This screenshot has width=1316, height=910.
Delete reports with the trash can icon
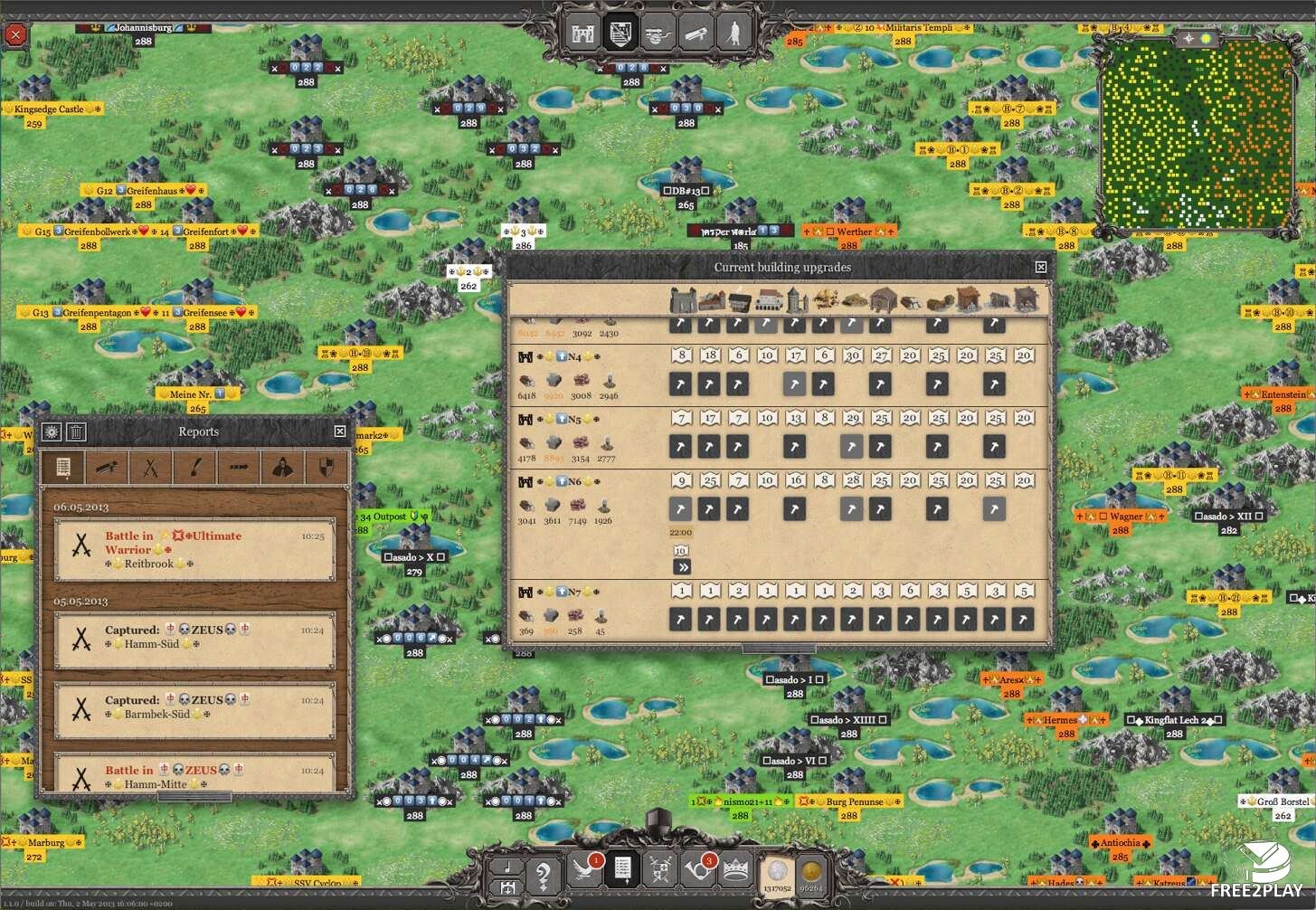[x=77, y=431]
